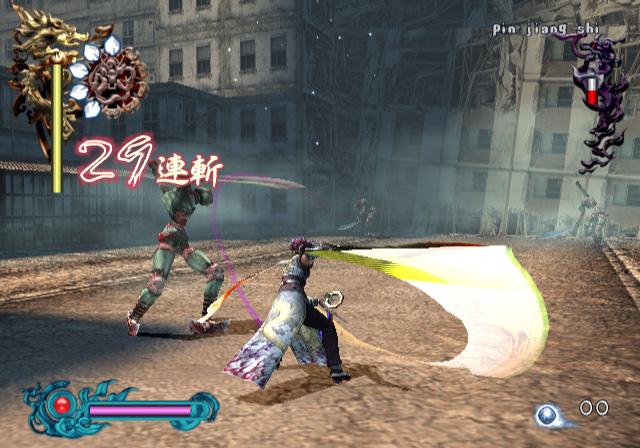Click the blue spirit orb icon
The height and width of the screenshot is (448, 640).
click(547, 414)
